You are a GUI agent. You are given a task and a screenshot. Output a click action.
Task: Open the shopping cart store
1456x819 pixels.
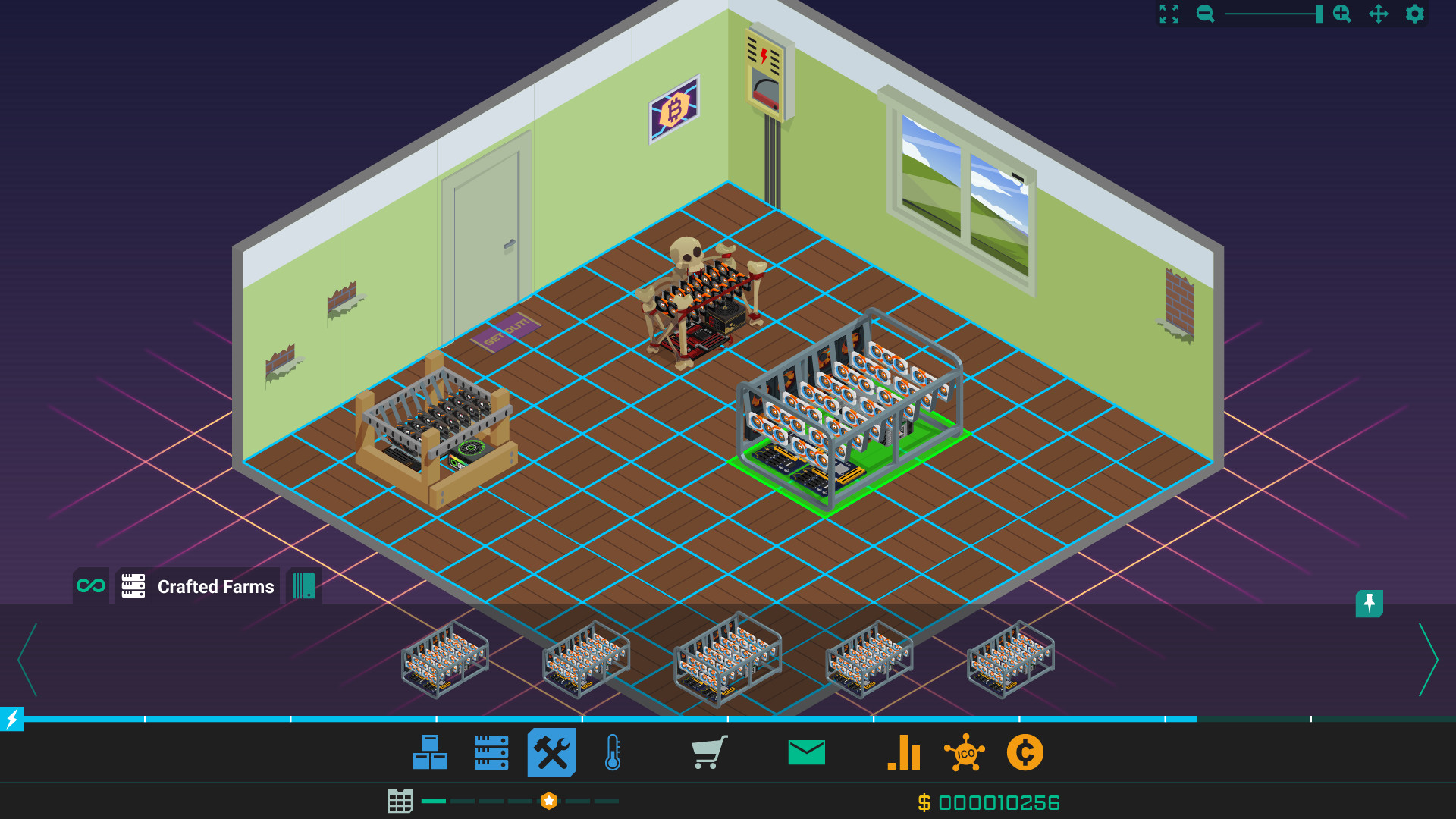click(x=711, y=752)
